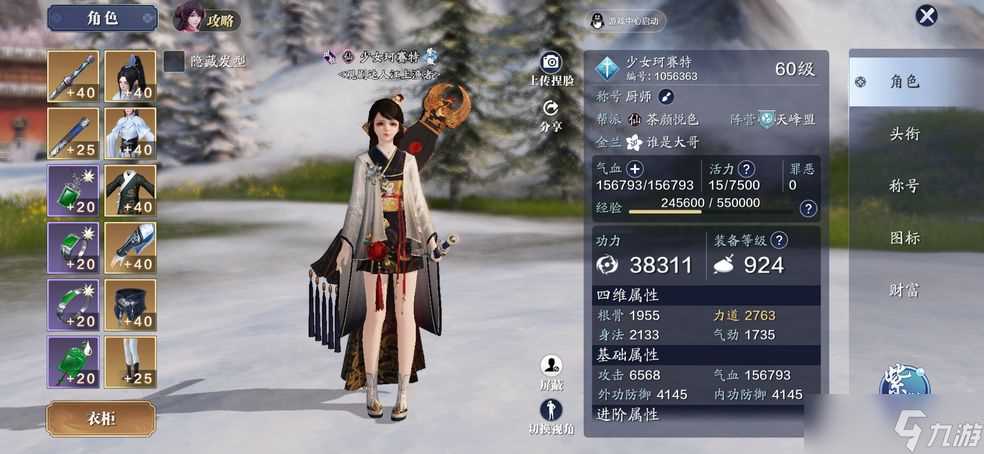Show 活力 help question mark
This screenshot has height=454, width=984.
[x=745, y=169]
